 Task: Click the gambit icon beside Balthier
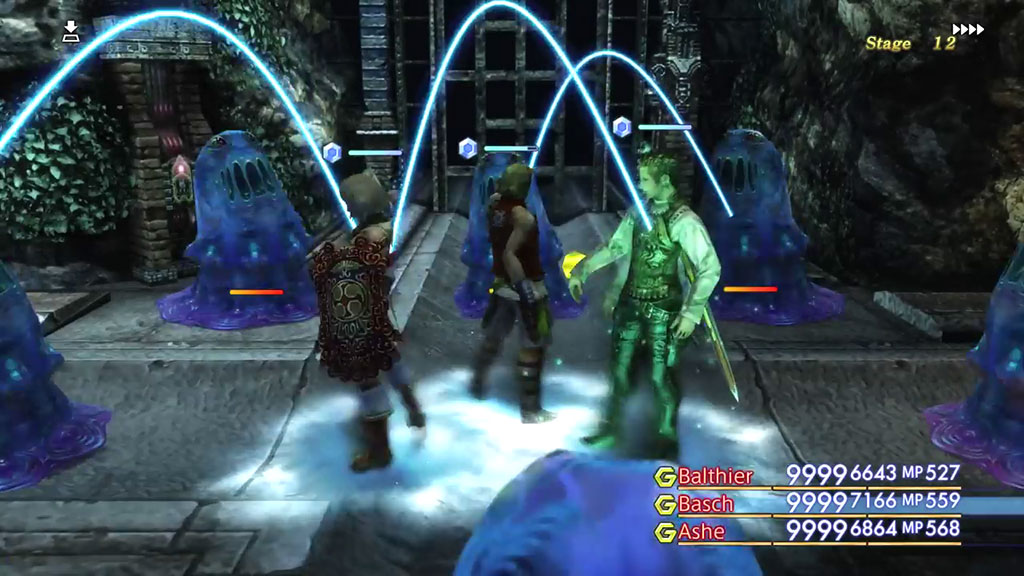click(x=664, y=476)
